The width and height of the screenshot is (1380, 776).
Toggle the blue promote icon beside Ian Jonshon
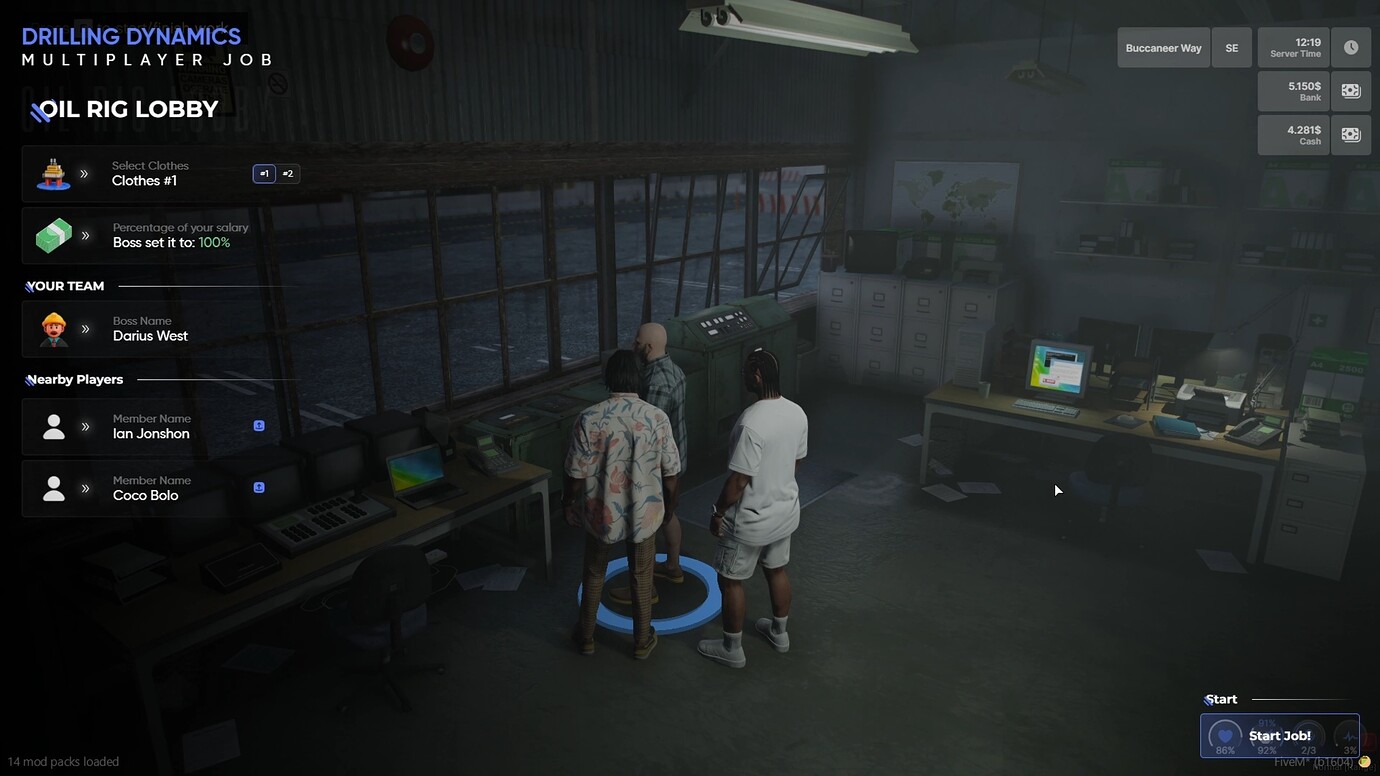[x=258, y=424]
